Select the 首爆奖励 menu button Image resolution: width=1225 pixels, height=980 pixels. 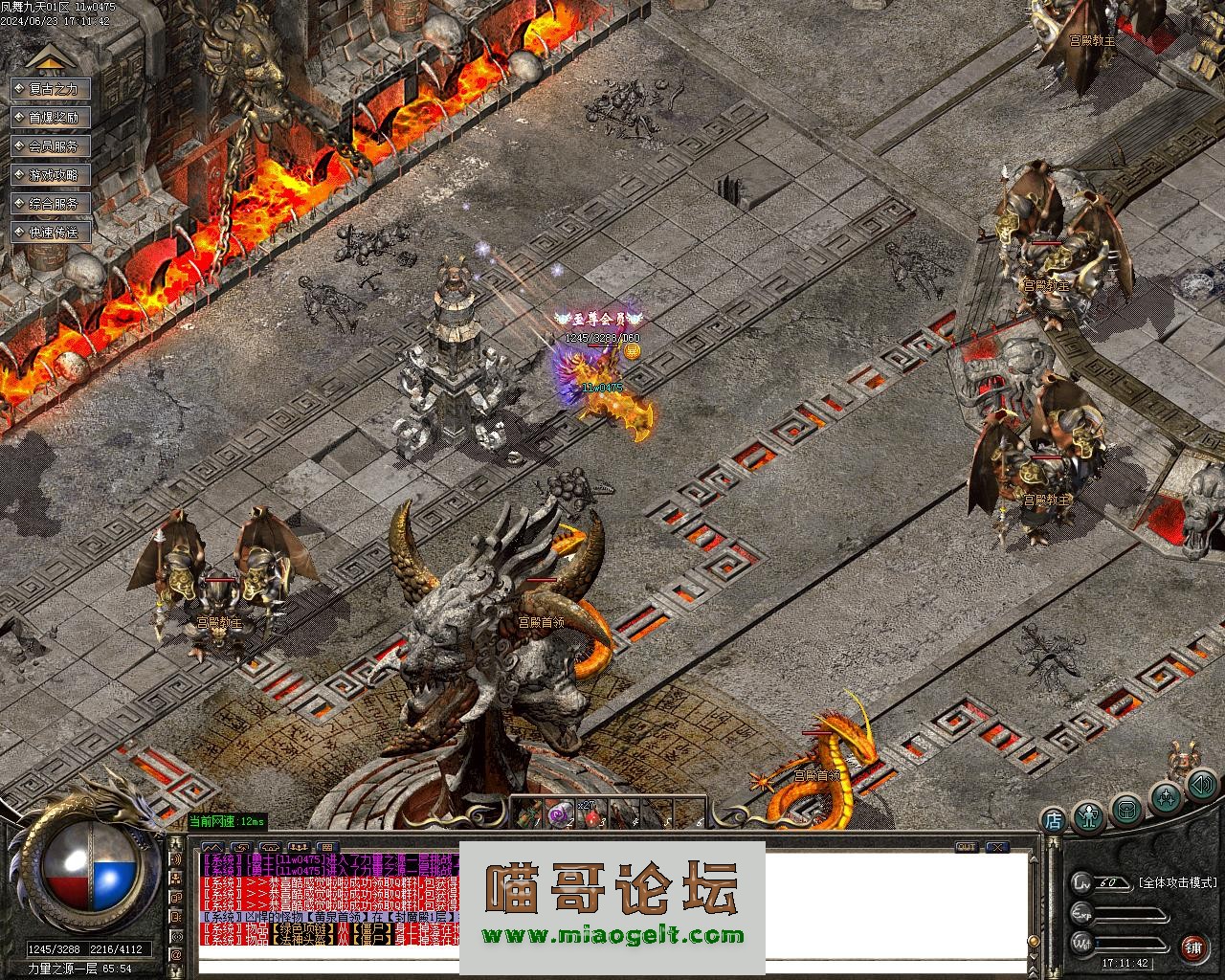pyautogui.click(x=51, y=118)
